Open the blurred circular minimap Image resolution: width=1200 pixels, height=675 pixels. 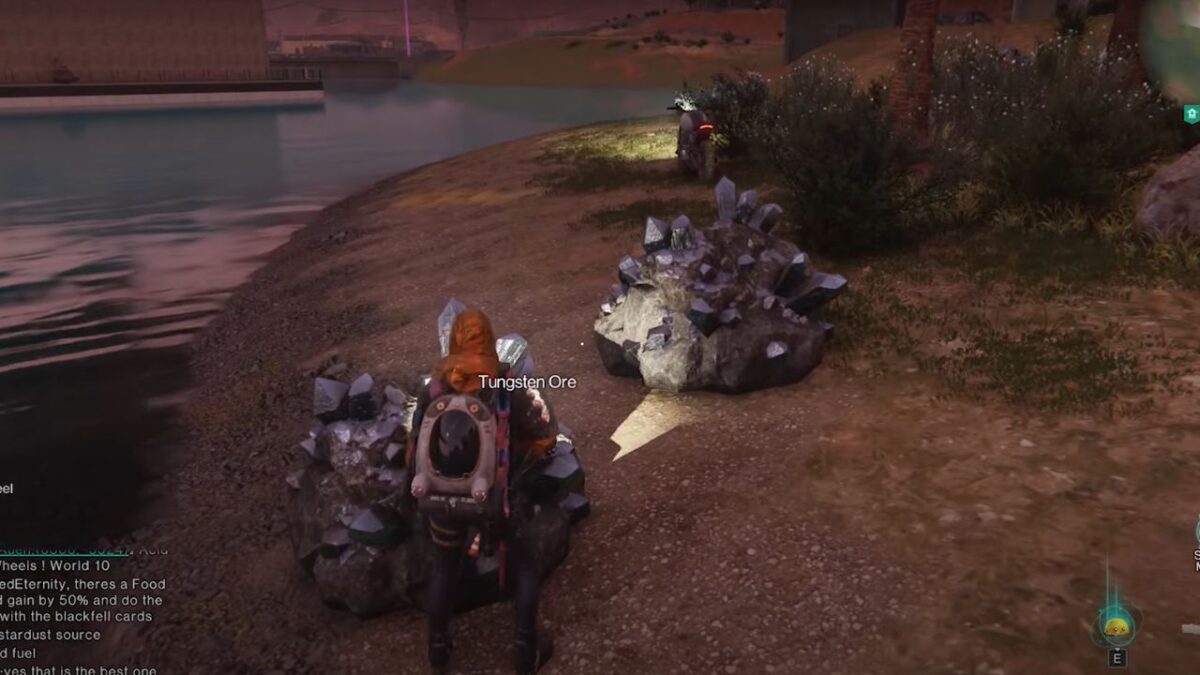click(1175, 45)
